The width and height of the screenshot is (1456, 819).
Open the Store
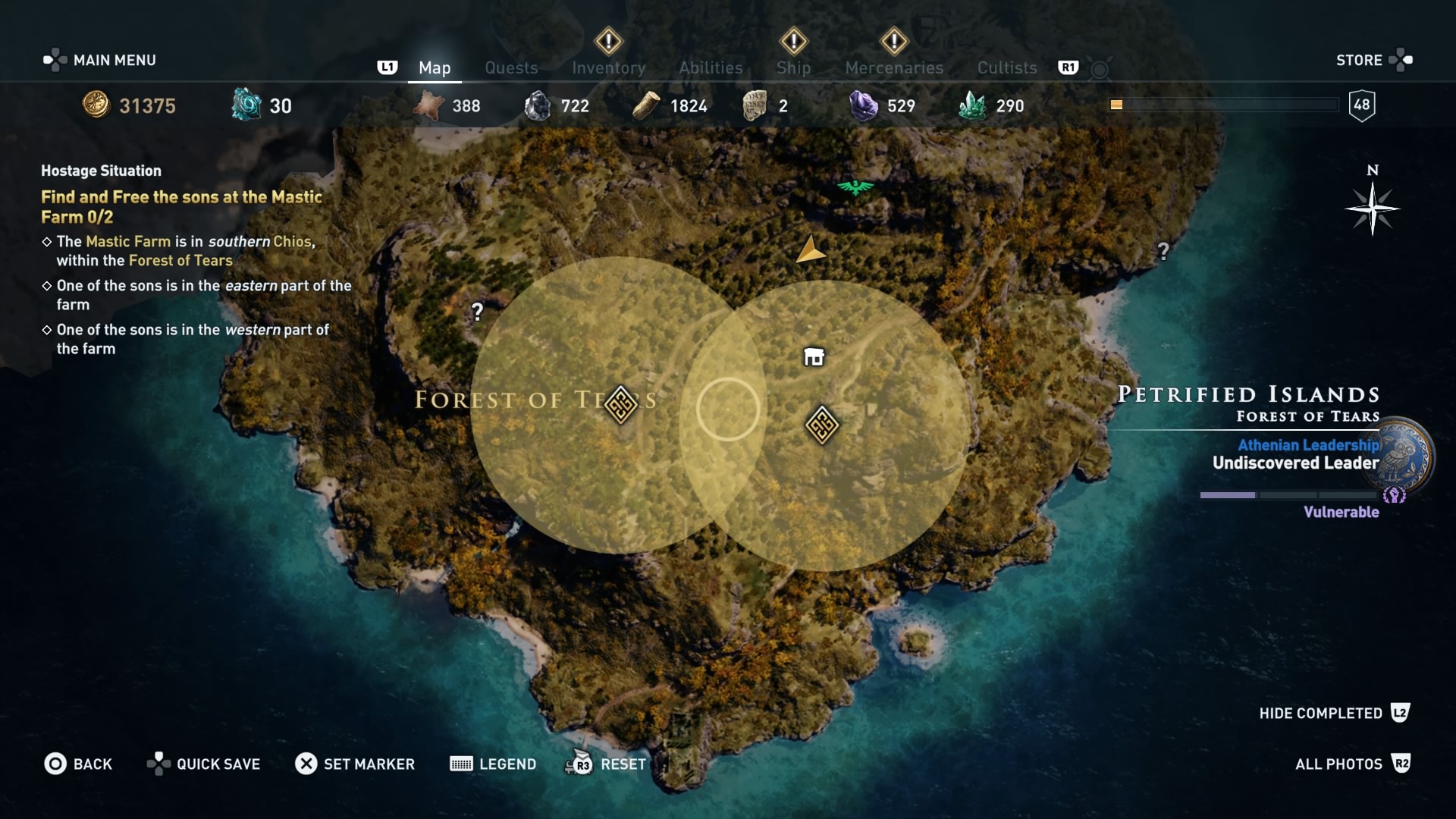1360,60
